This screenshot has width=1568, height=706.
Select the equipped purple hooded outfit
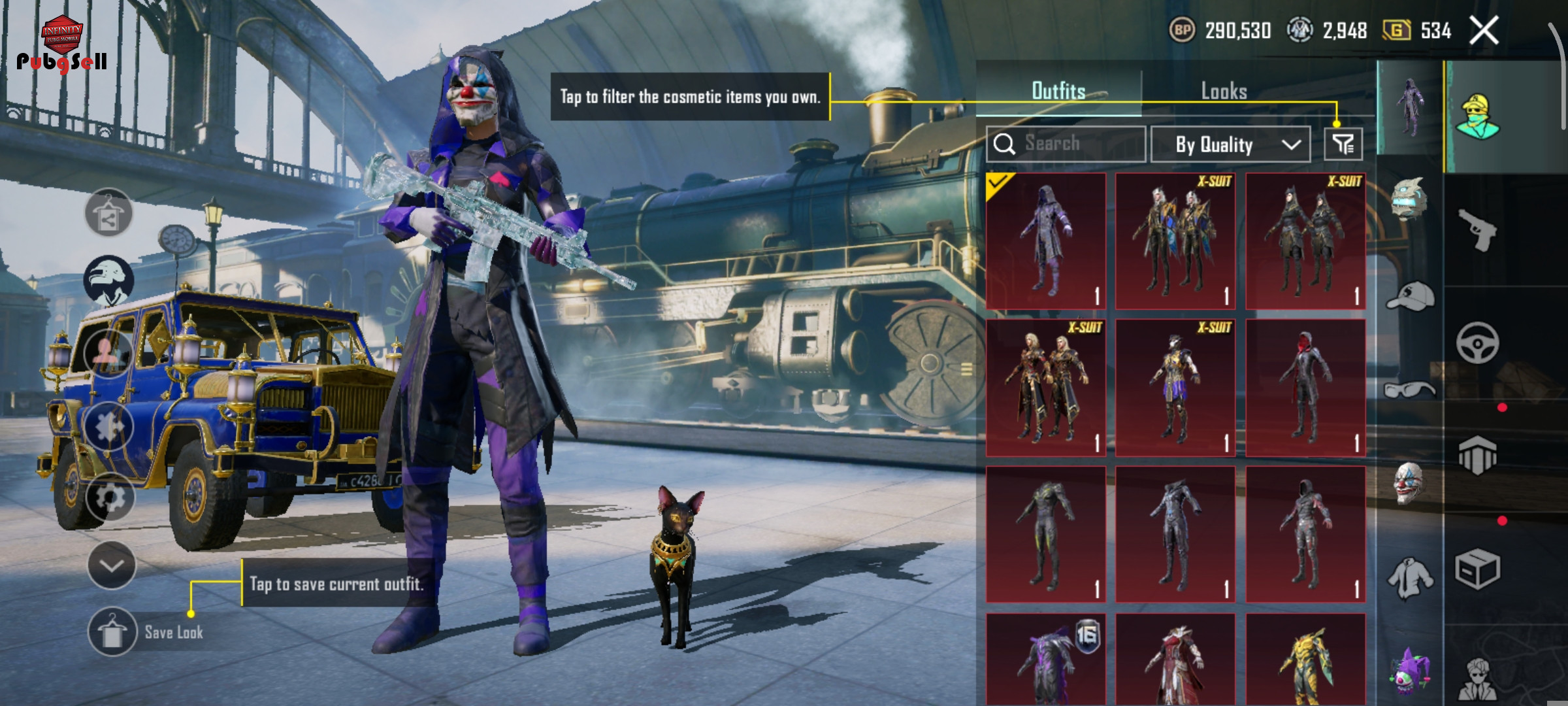pos(1045,241)
